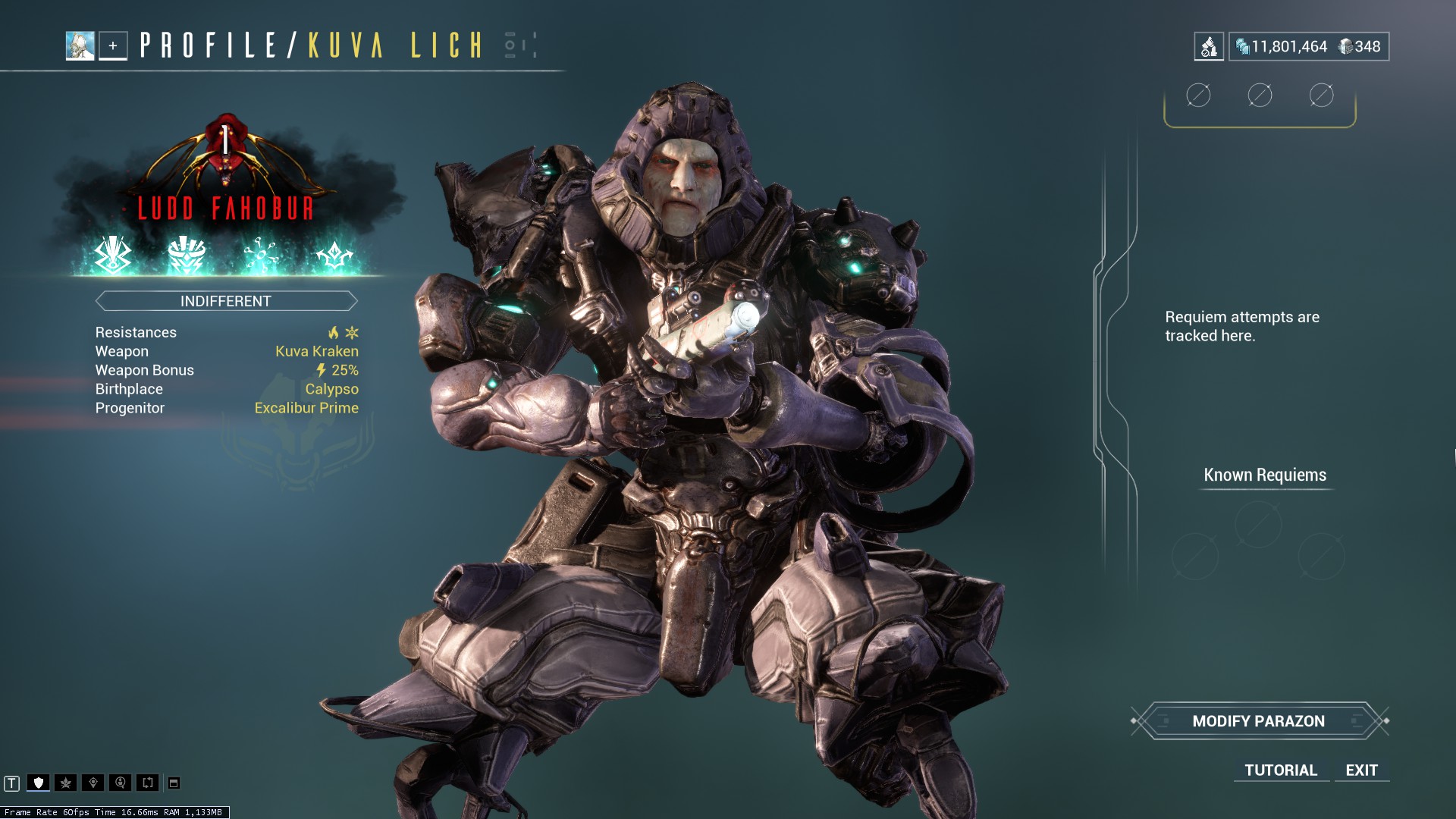This screenshot has width=1456, height=819.
Task: Click the MODIFY PARAZON button
Action: coord(1260,721)
